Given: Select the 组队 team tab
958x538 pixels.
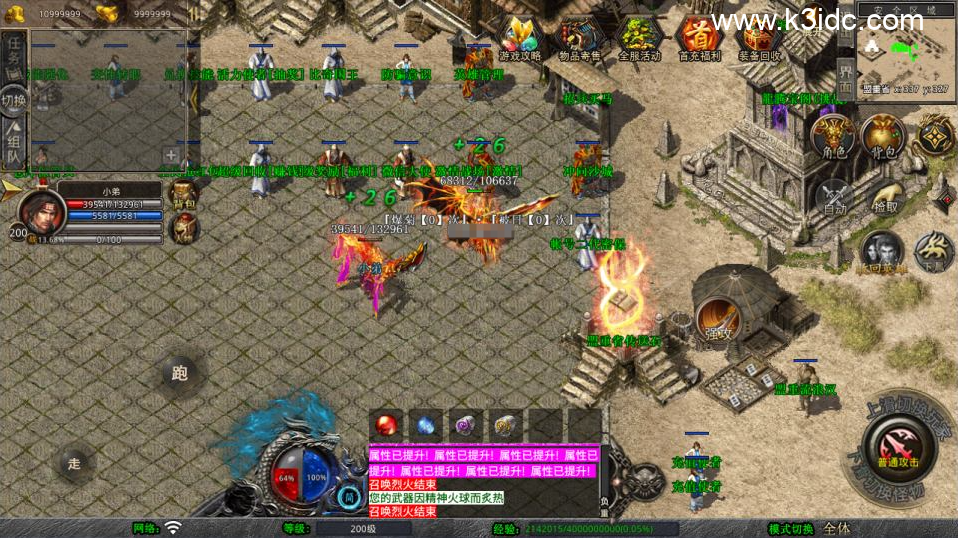Looking at the screenshot, I should click(14, 143).
